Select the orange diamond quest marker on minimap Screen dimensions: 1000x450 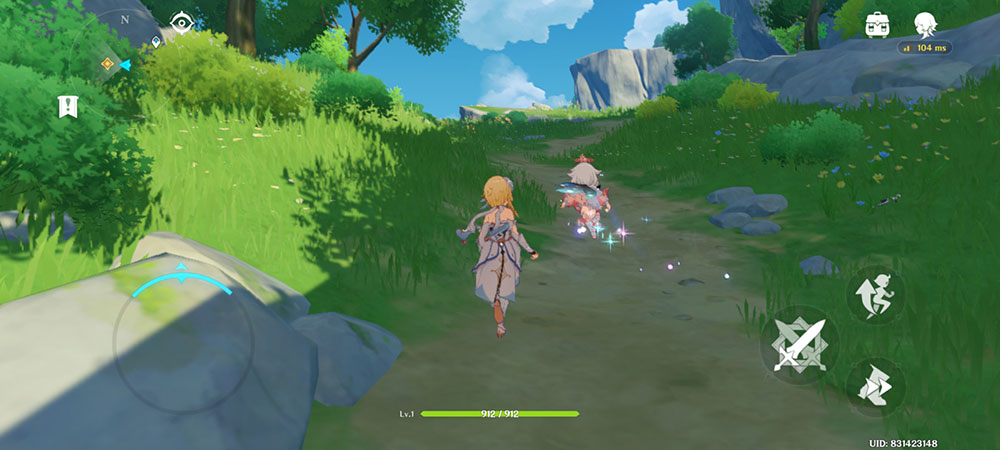(x=106, y=64)
